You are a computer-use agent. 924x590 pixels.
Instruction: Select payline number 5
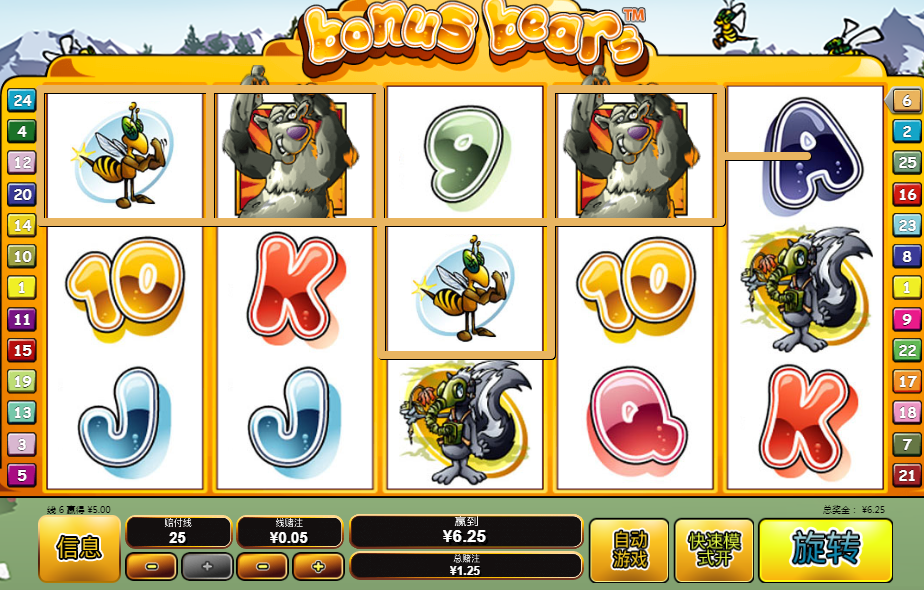[x=22, y=475]
